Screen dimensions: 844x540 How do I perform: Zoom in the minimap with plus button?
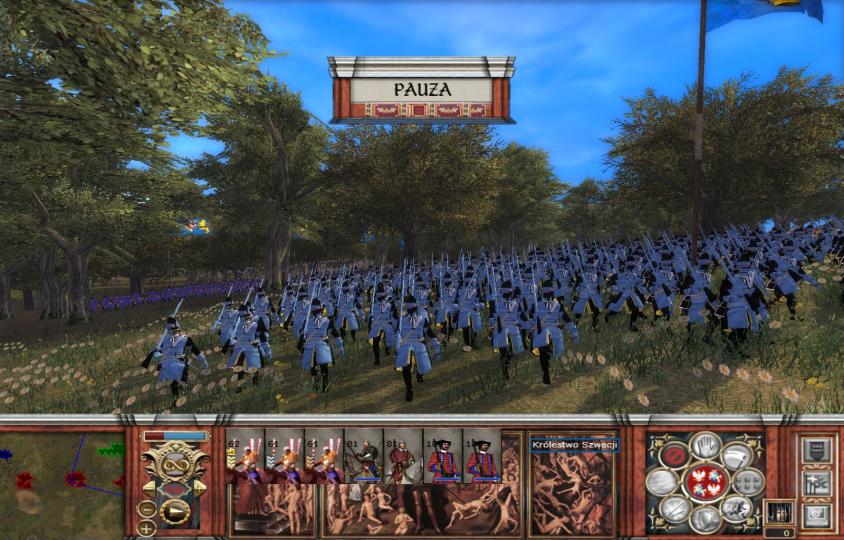[x=147, y=526]
